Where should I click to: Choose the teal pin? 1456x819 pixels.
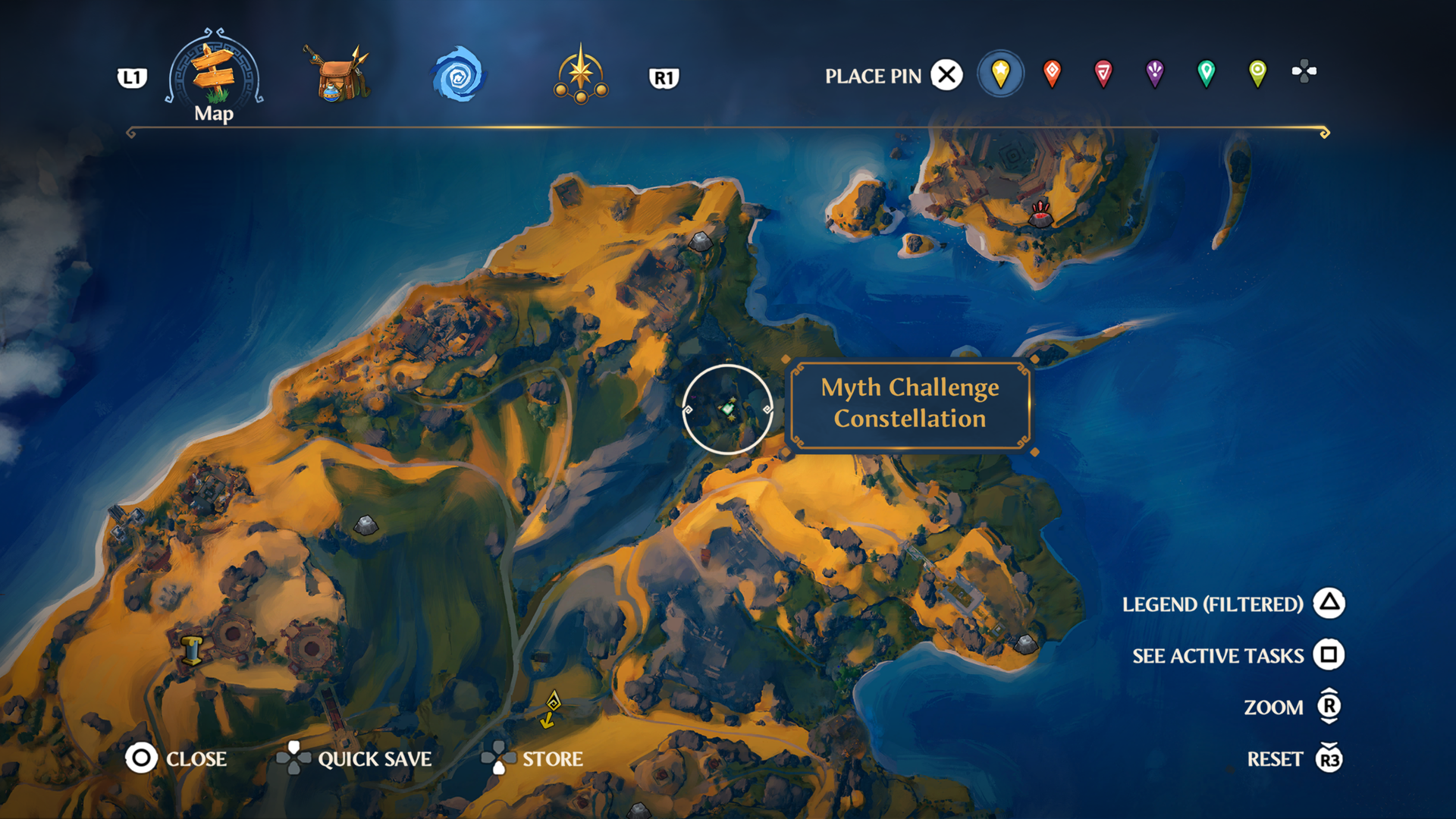pos(1206,74)
